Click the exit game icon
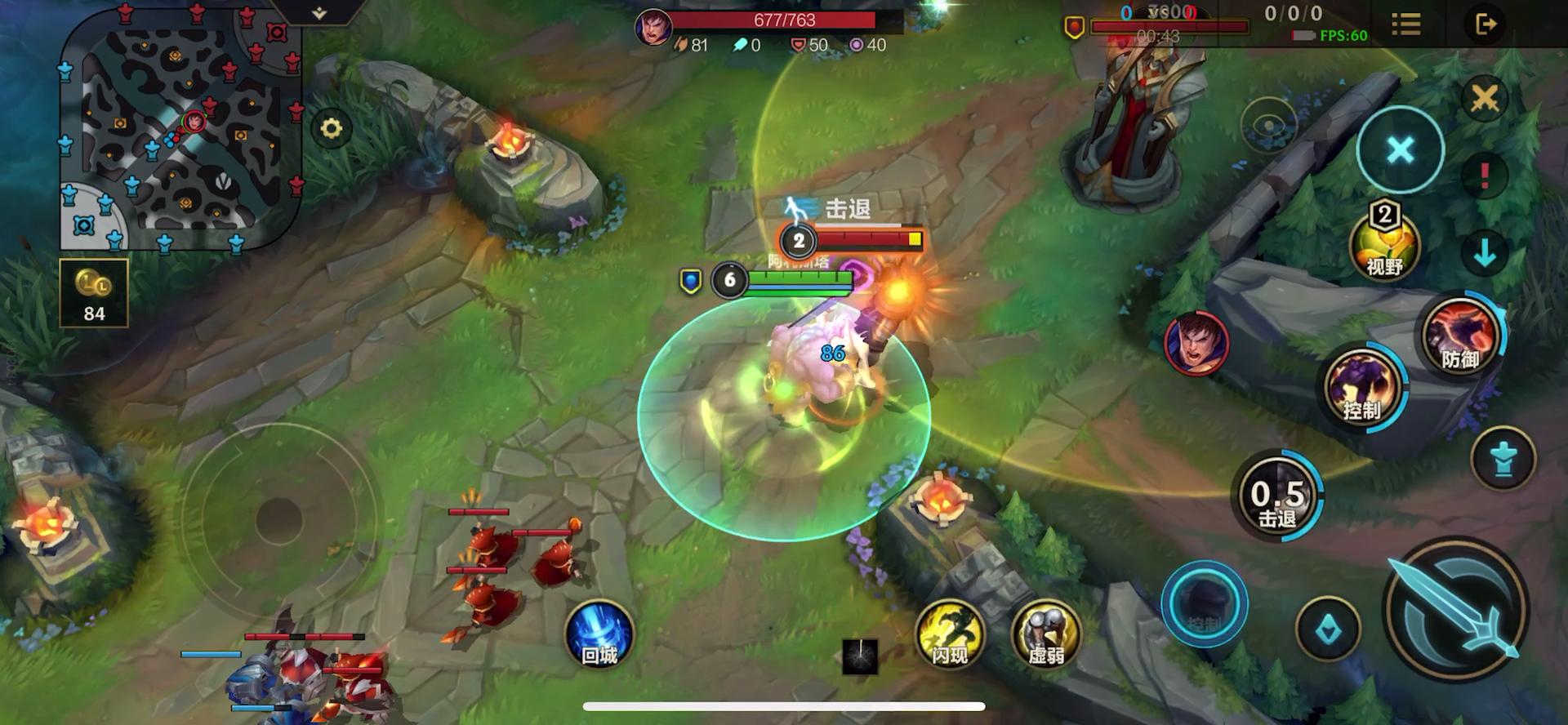Screen dimensions: 1568x725 1486,24
